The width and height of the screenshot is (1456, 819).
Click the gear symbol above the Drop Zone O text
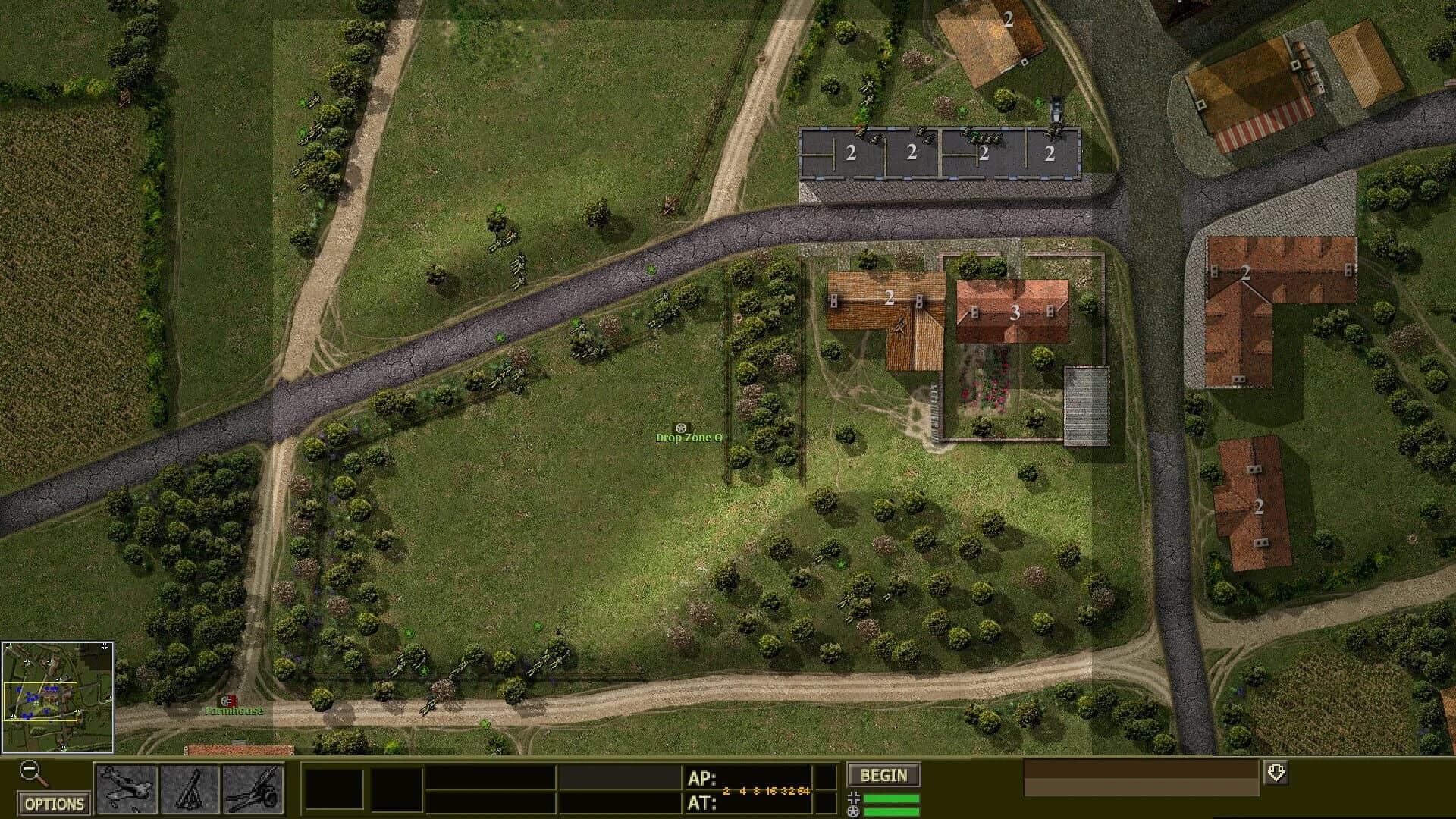[680, 428]
